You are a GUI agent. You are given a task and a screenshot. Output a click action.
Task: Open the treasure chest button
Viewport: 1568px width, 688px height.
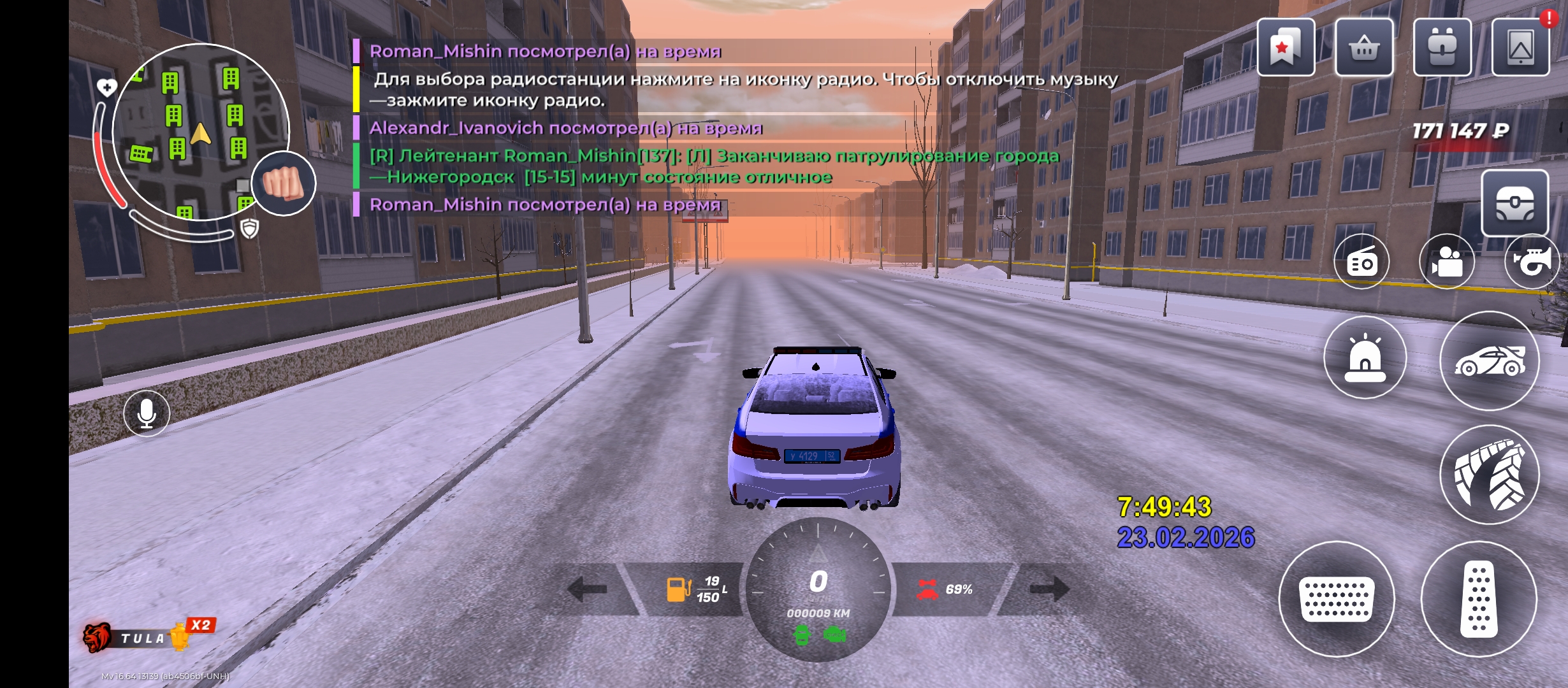pos(1514,203)
